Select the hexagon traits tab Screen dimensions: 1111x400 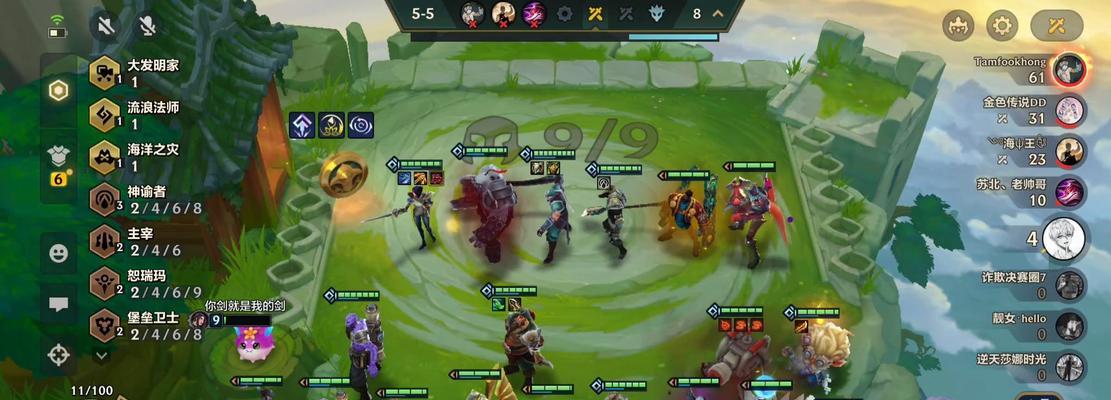(x=59, y=91)
